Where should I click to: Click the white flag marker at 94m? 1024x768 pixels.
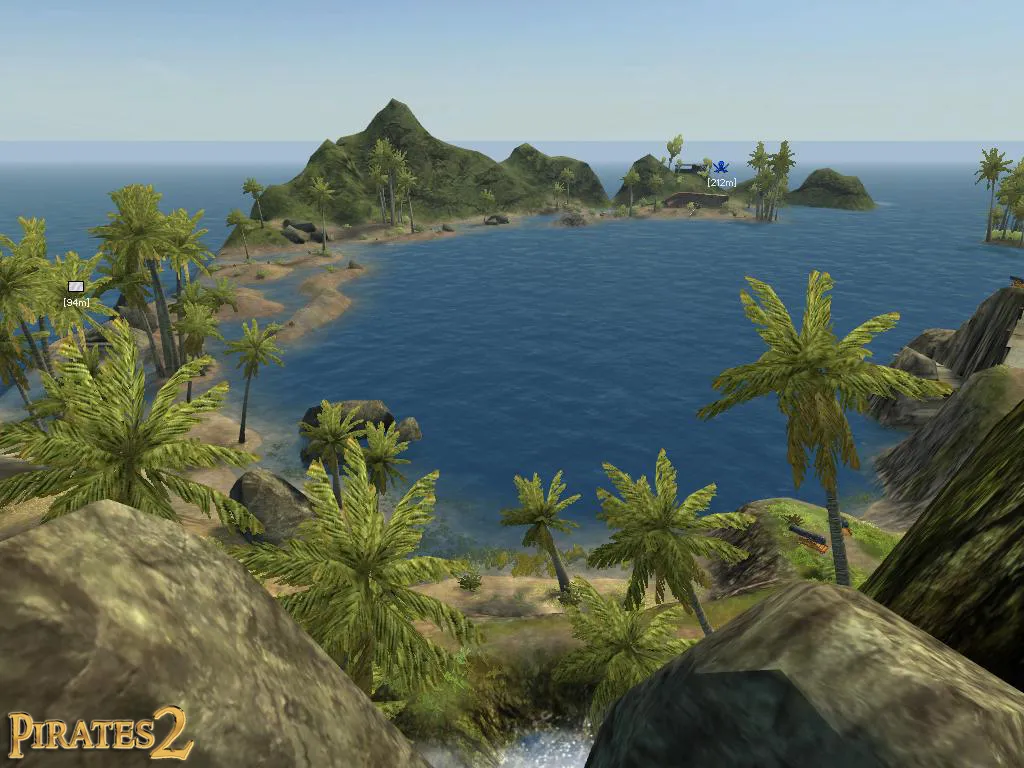(x=76, y=287)
